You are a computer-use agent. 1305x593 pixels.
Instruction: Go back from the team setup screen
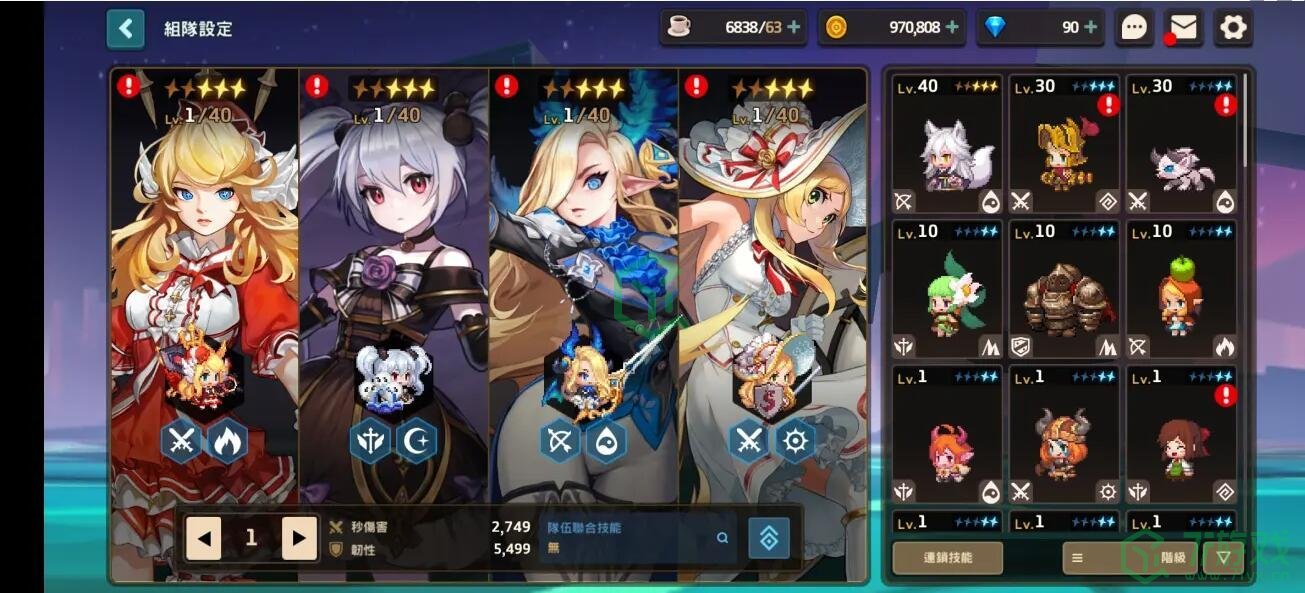point(126,29)
